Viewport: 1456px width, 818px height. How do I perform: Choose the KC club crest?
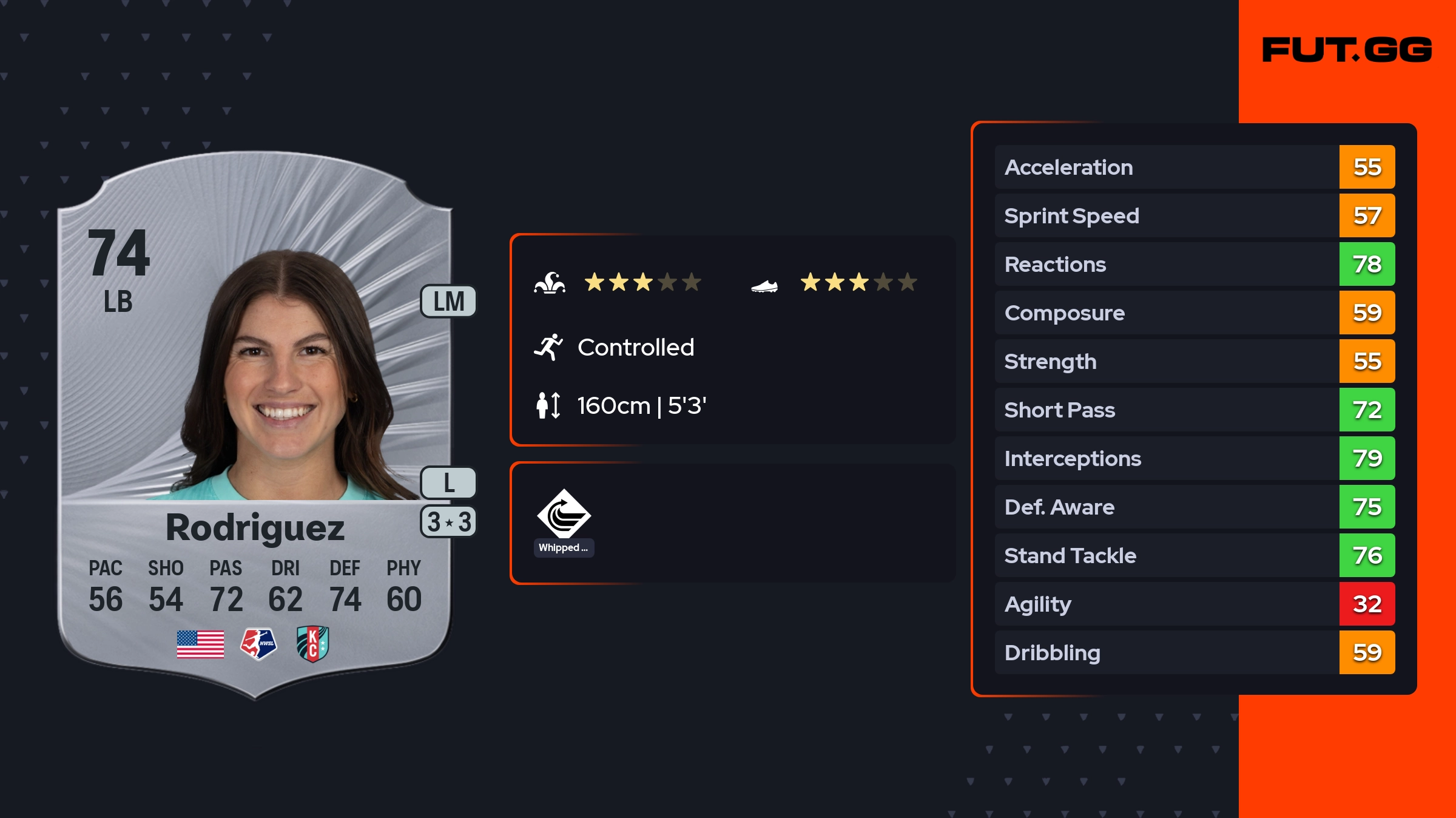point(312,644)
